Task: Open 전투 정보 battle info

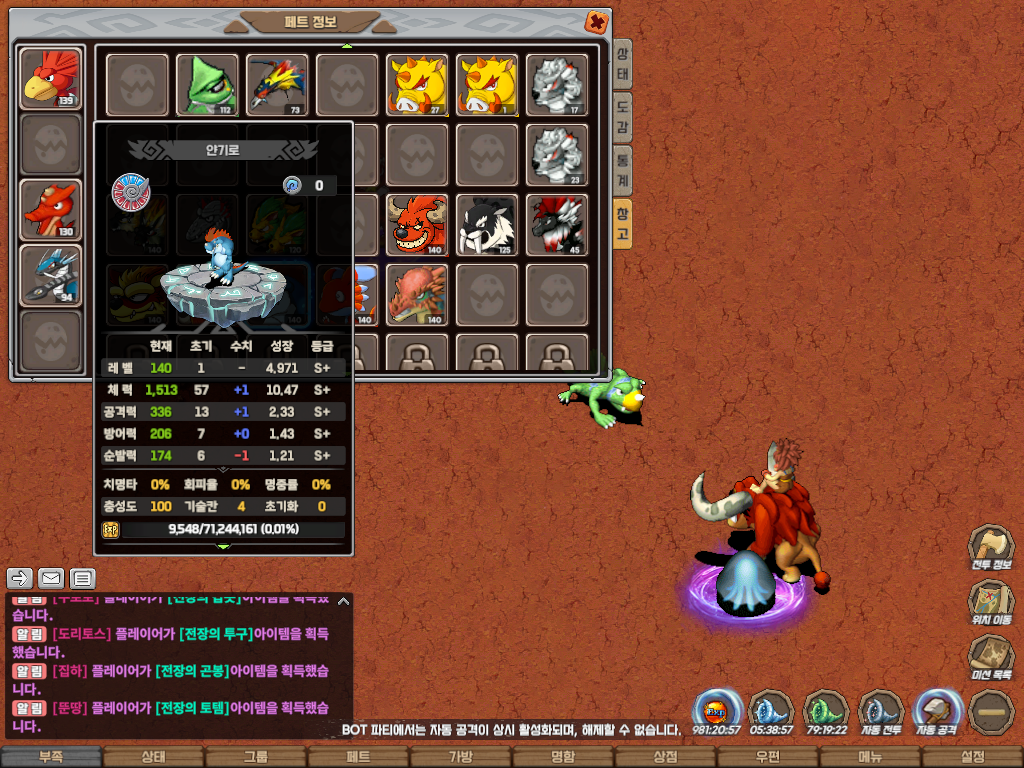Action: pyautogui.click(x=989, y=549)
